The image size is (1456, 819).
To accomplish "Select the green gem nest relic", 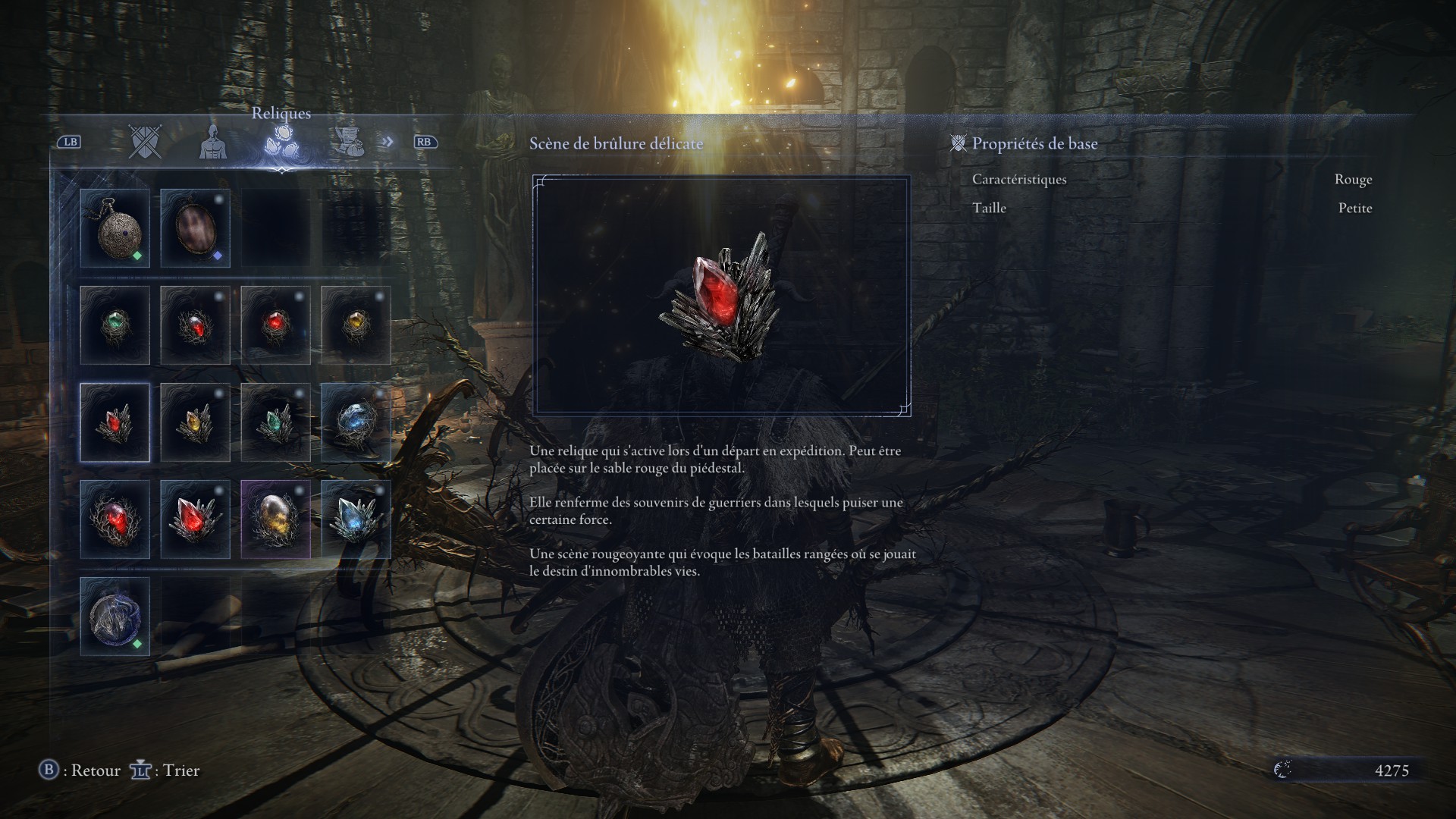I will coord(115,325).
